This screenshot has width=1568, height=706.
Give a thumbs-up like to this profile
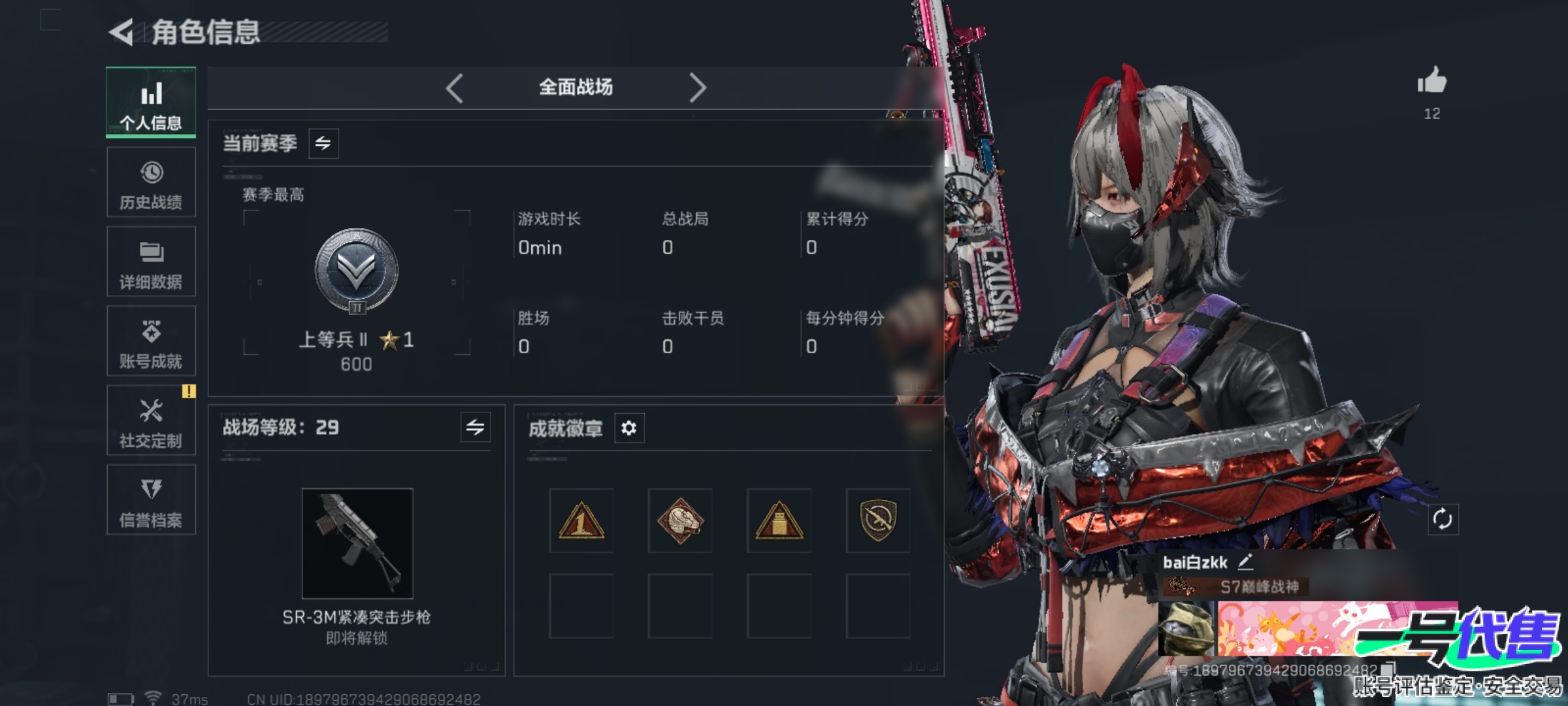1431,82
